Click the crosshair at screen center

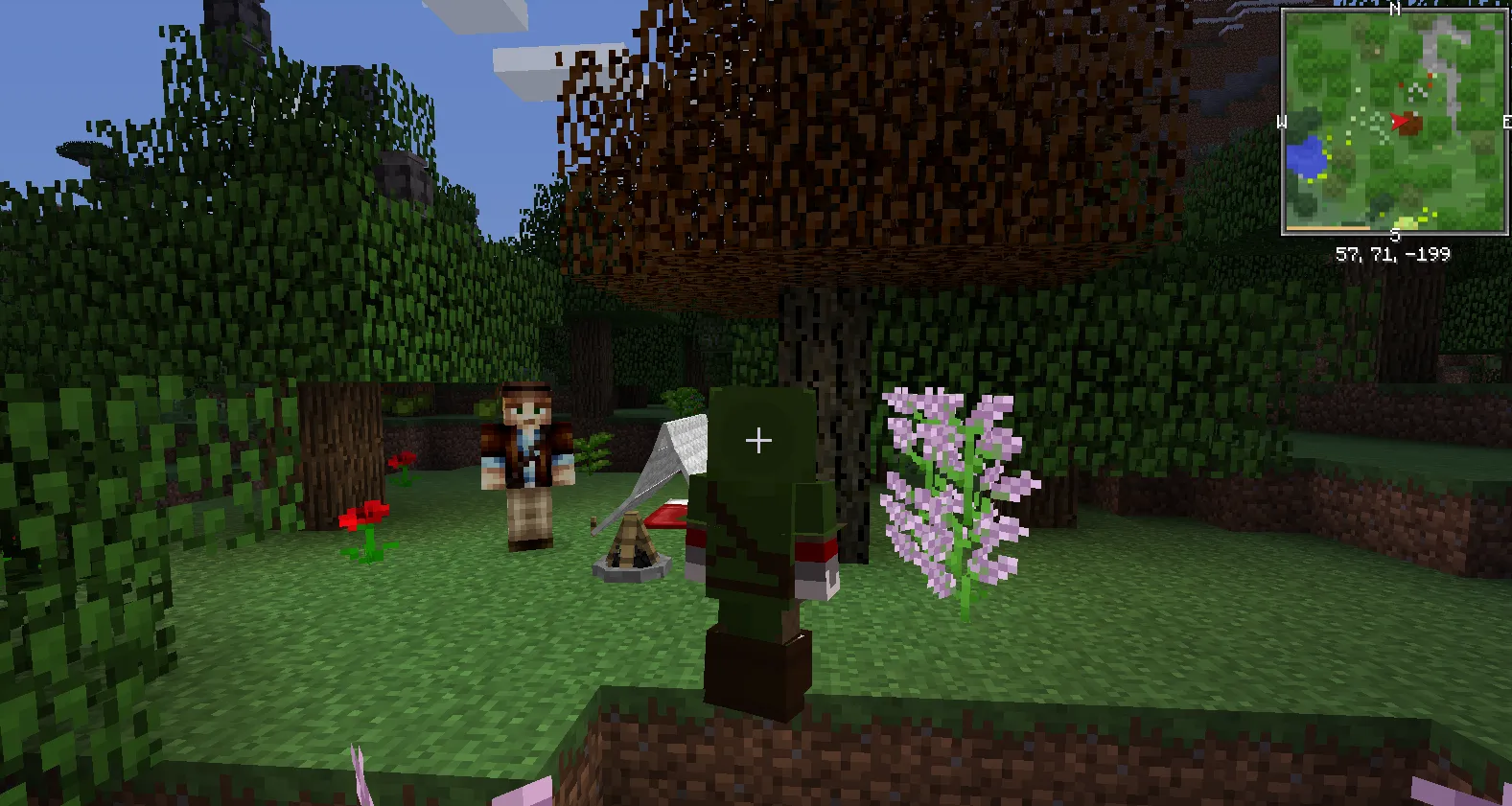[x=757, y=441]
